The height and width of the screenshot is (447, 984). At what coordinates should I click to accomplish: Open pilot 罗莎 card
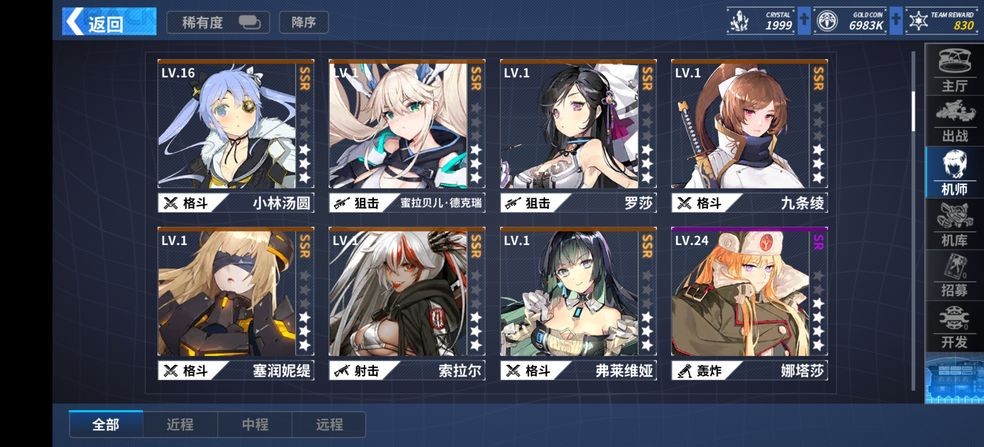click(x=579, y=135)
